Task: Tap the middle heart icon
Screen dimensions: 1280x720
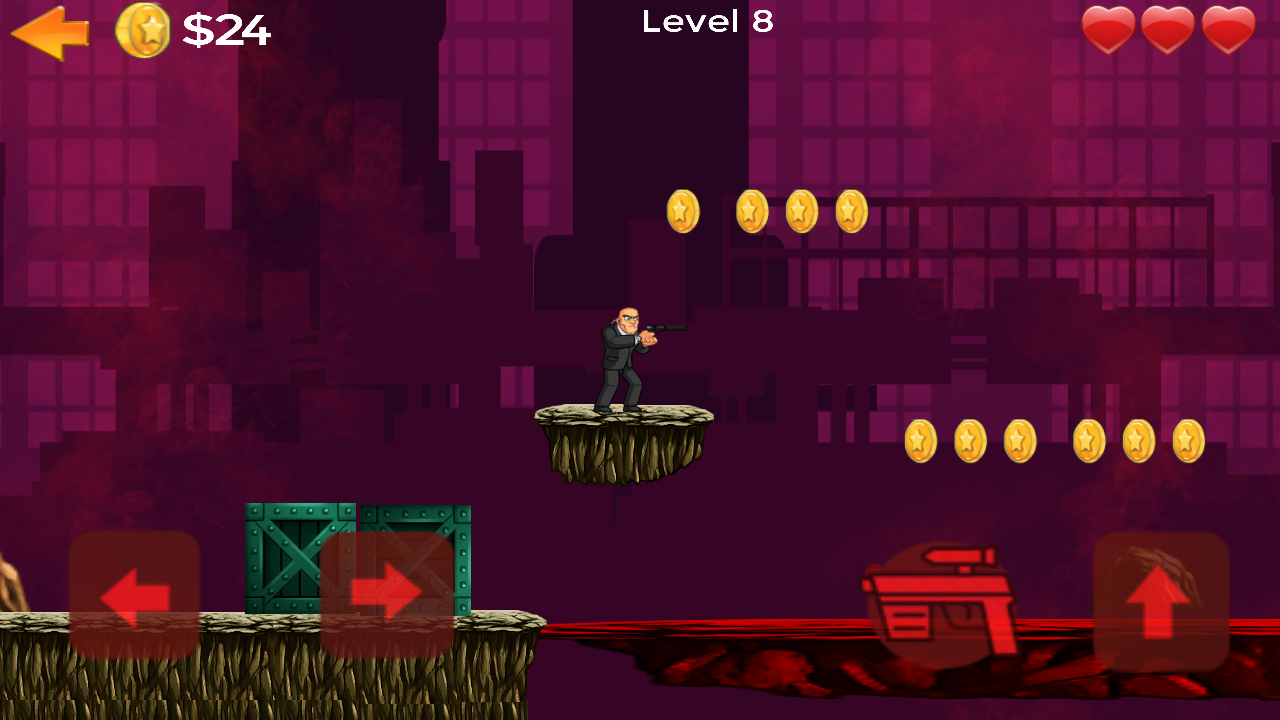Action: pyautogui.click(x=1167, y=27)
